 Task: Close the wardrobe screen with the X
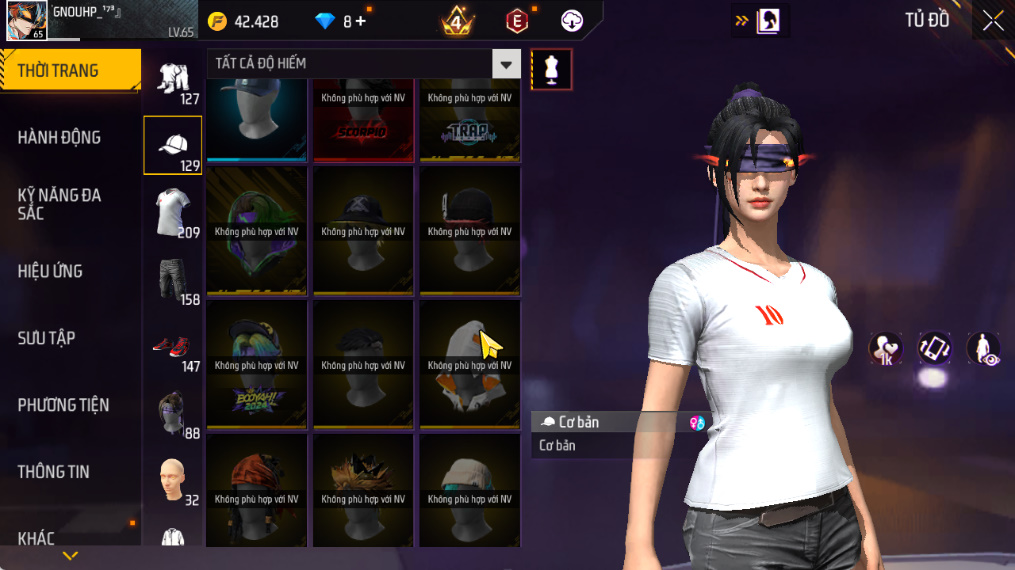coord(992,21)
